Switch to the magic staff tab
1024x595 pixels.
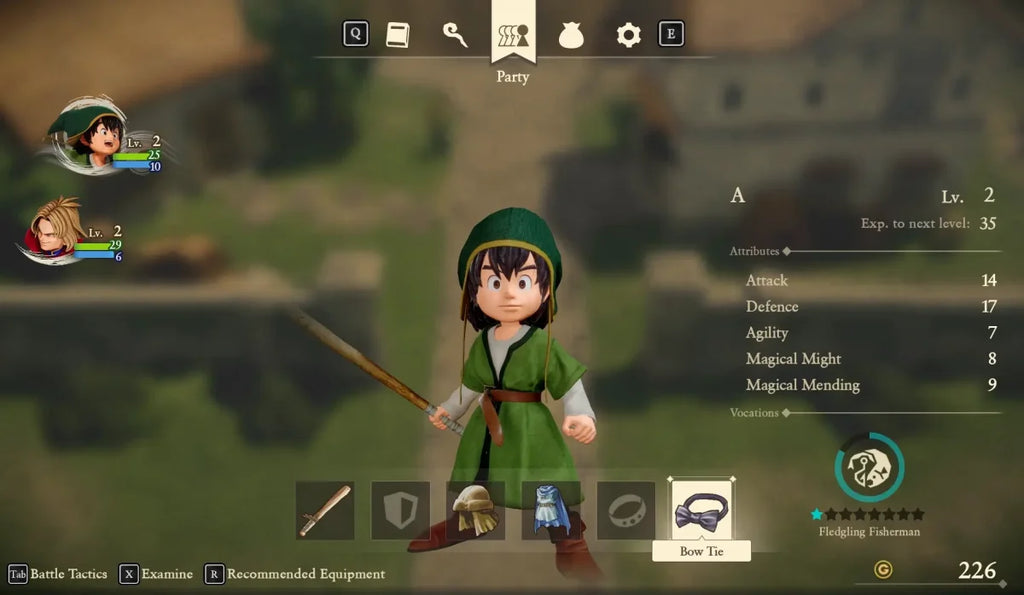point(455,34)
